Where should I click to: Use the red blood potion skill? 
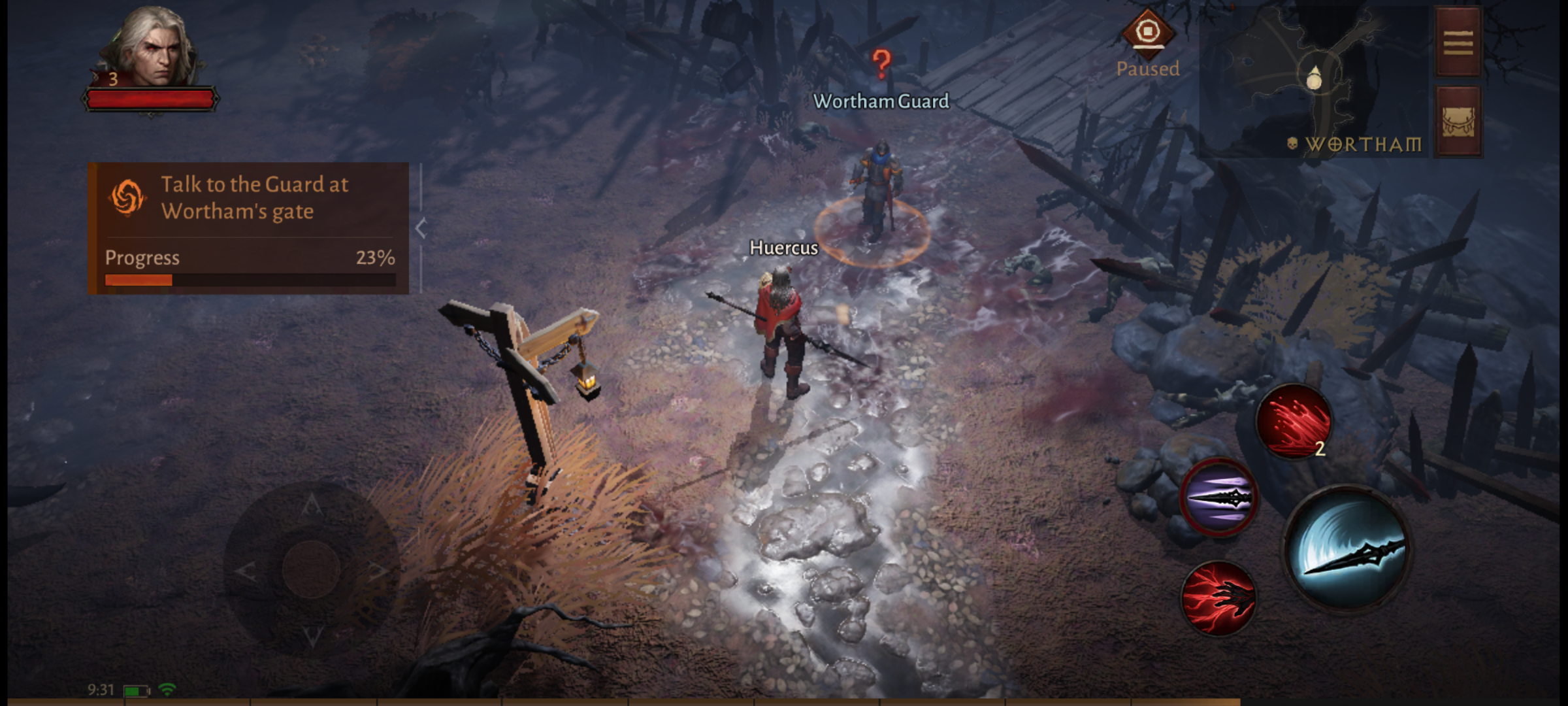click(x=1294, y=421)
